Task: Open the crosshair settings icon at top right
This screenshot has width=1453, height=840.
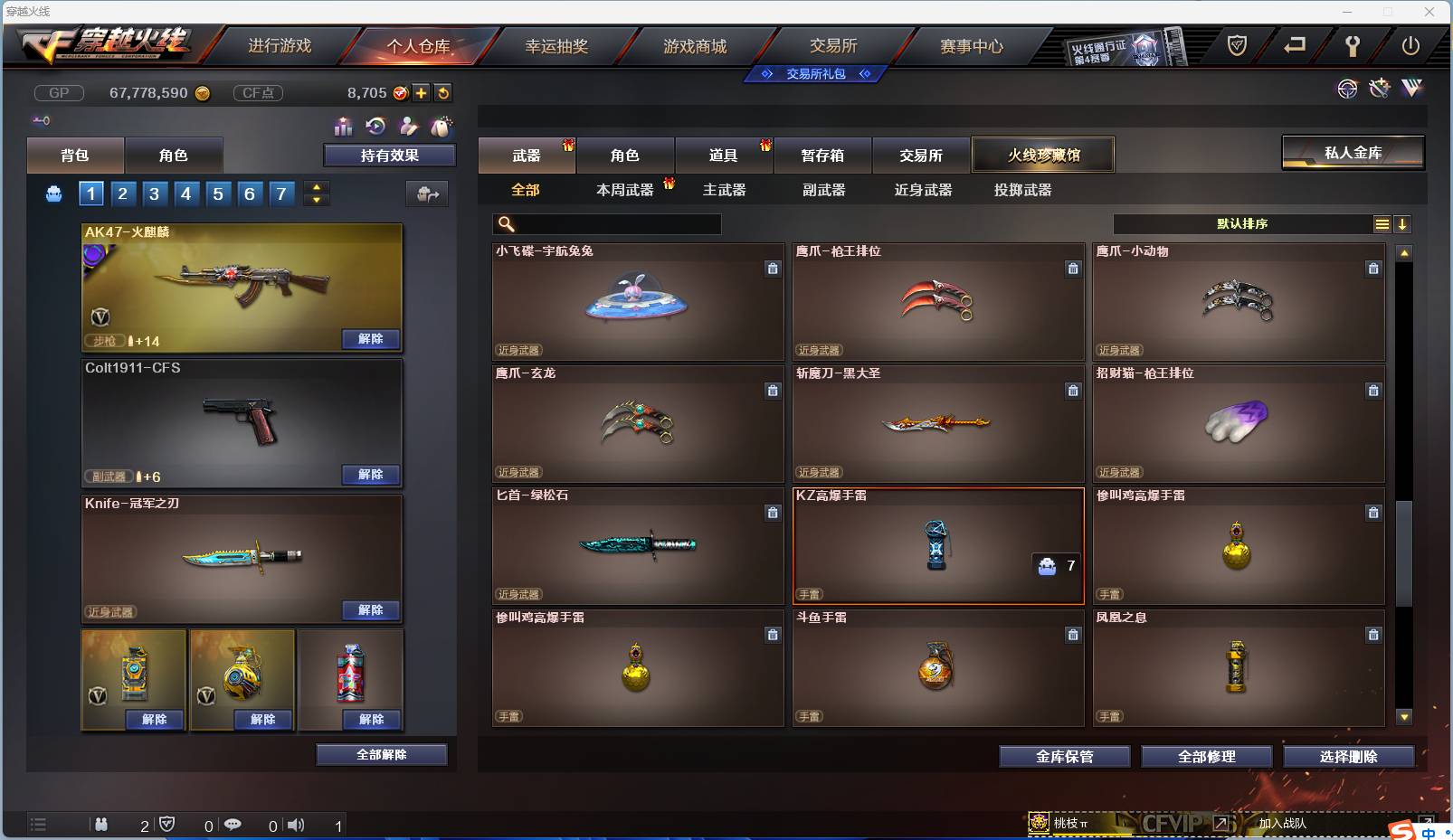Action: 1348,90
